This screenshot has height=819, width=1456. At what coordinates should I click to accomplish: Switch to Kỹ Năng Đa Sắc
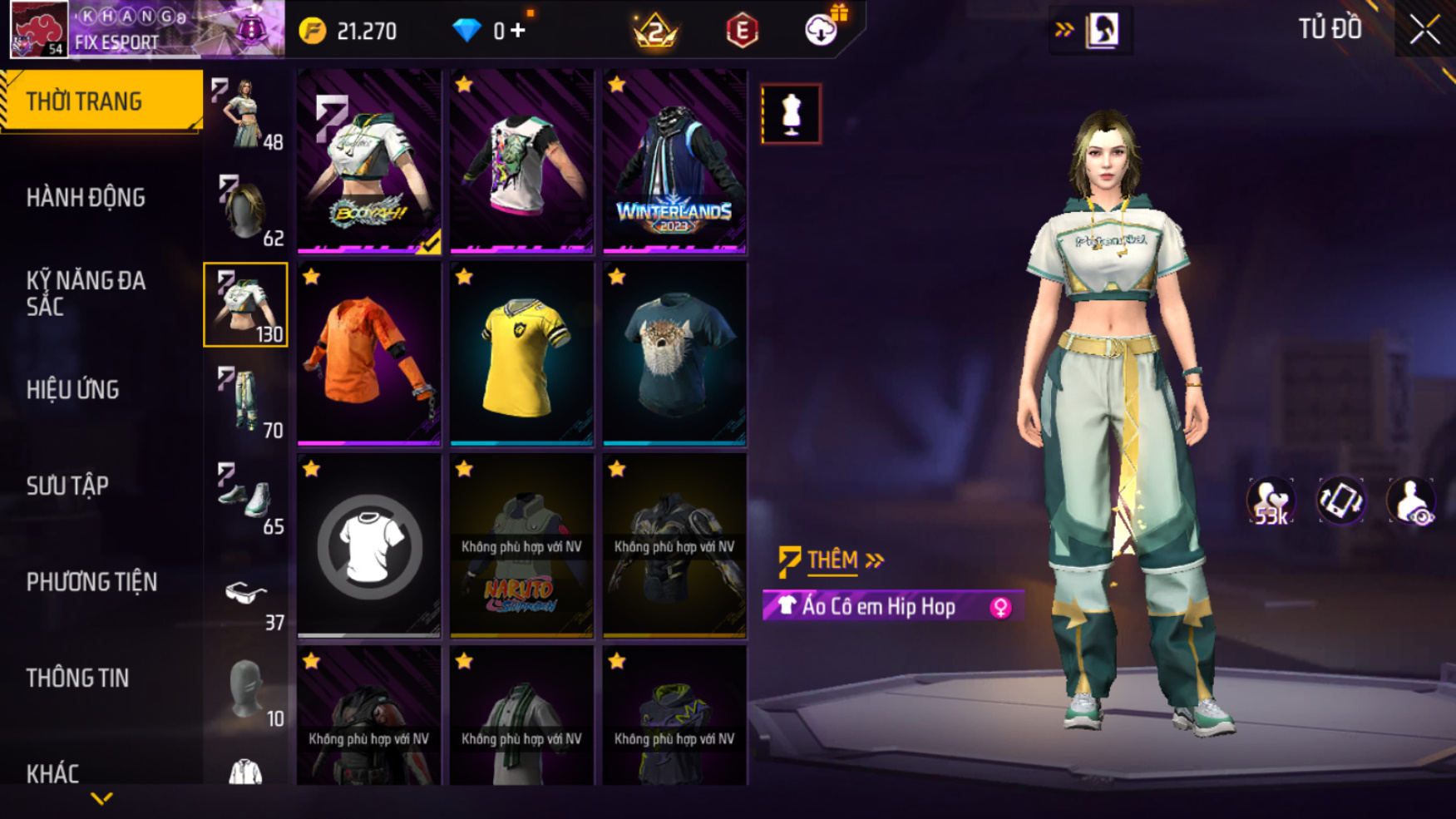pos(86,294)
